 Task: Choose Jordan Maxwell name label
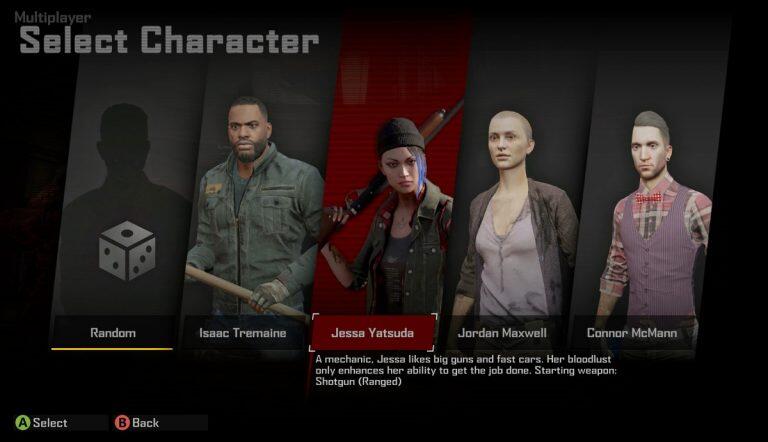[x=502, y=333]
